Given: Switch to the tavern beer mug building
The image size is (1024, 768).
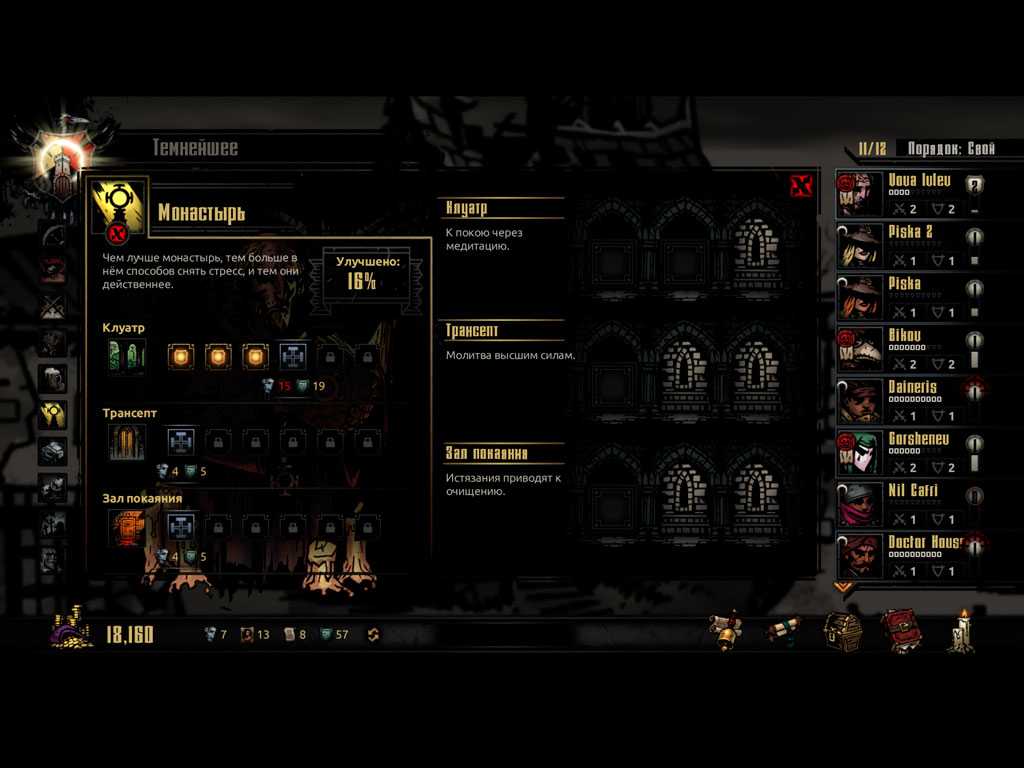Looking at the screenshot, I should [53, 378].
